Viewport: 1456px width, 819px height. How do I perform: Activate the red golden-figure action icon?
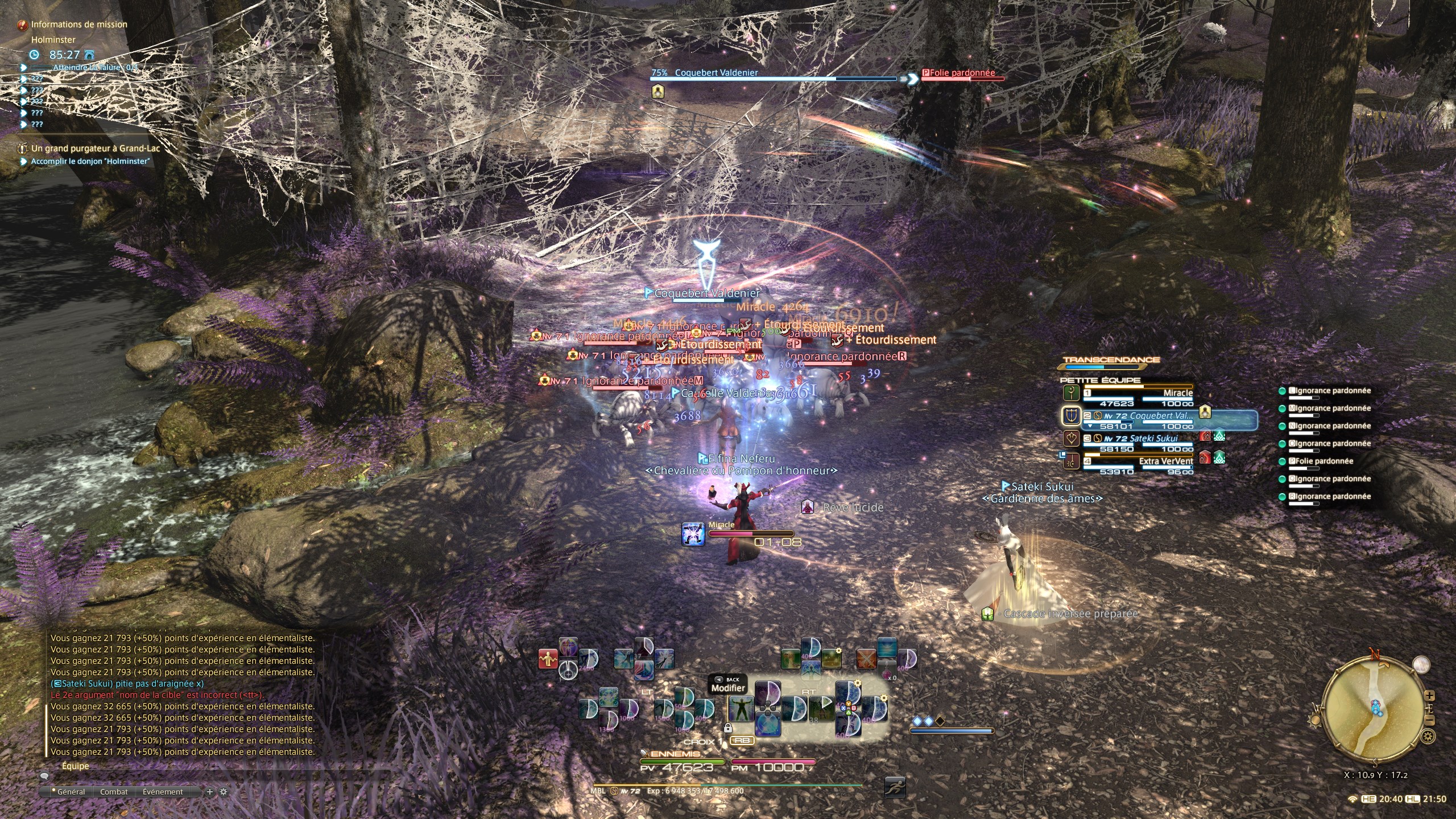tap(548, 659)
